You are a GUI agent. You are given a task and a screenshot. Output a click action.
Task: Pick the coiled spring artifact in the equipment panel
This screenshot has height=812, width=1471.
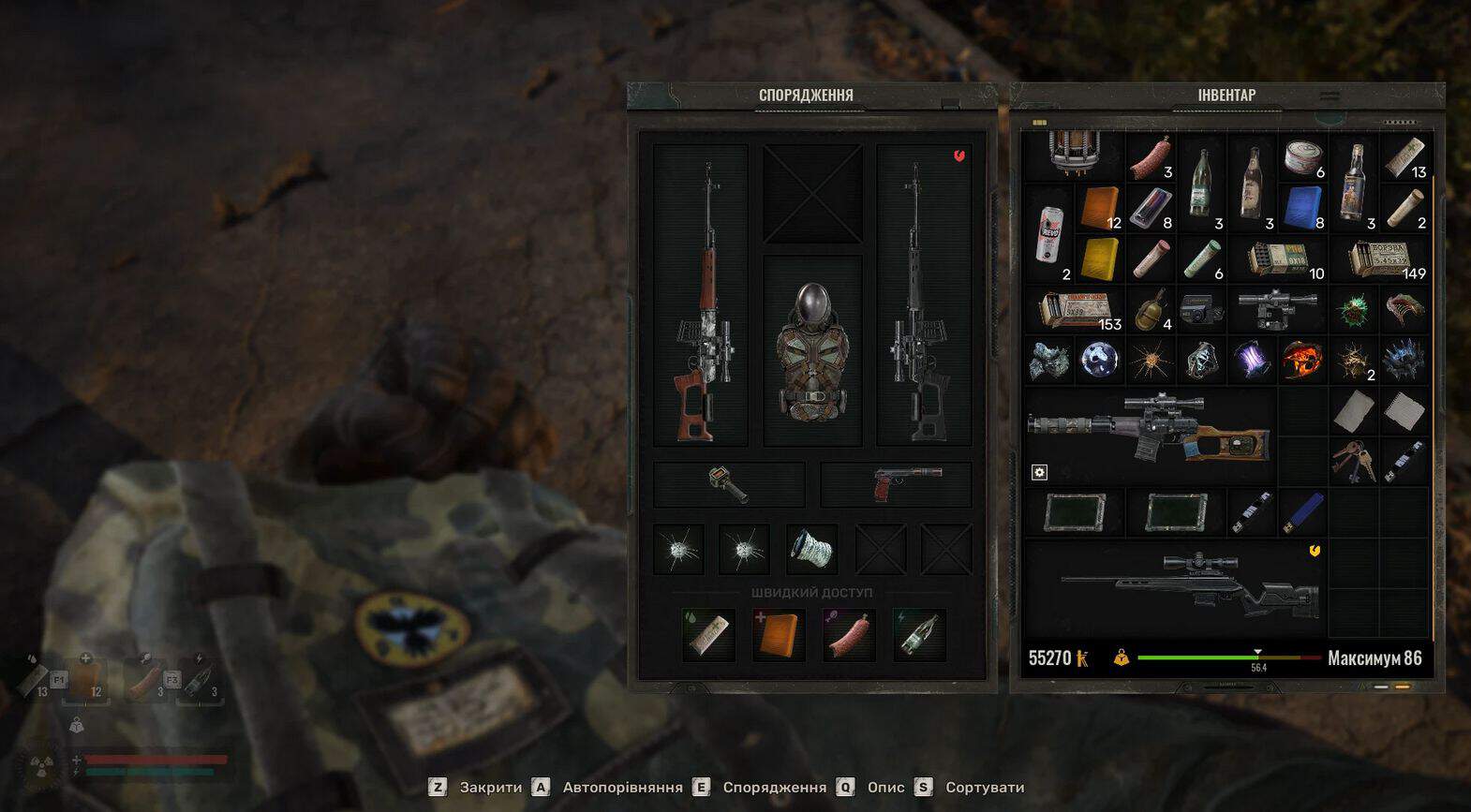(x=811, y=549)
